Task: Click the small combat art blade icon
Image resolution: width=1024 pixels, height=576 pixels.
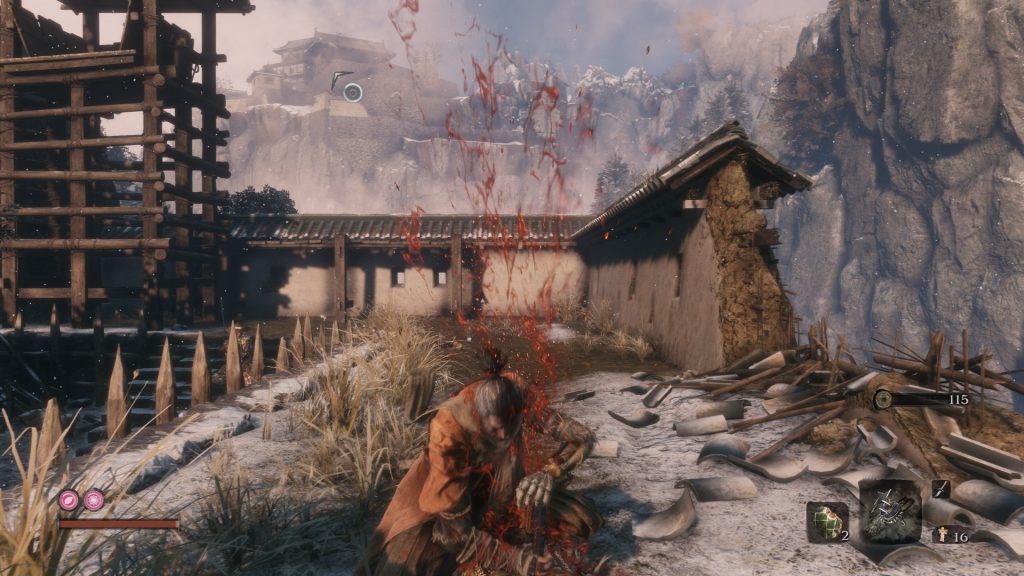Action: [x=941, y=488]
